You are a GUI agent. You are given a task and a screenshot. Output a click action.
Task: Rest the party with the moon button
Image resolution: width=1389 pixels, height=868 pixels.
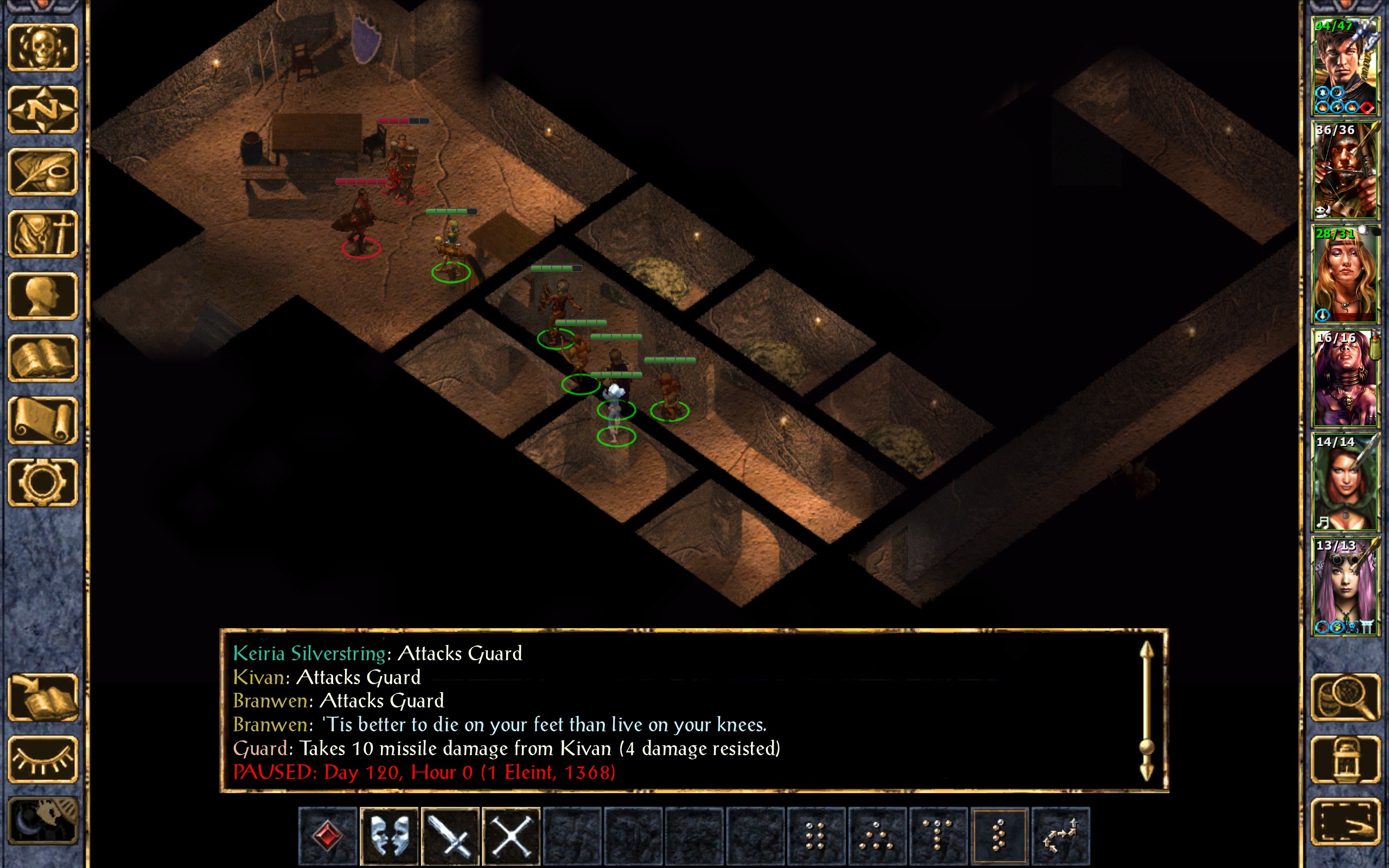pyautogui.click(x=43, y=821)
